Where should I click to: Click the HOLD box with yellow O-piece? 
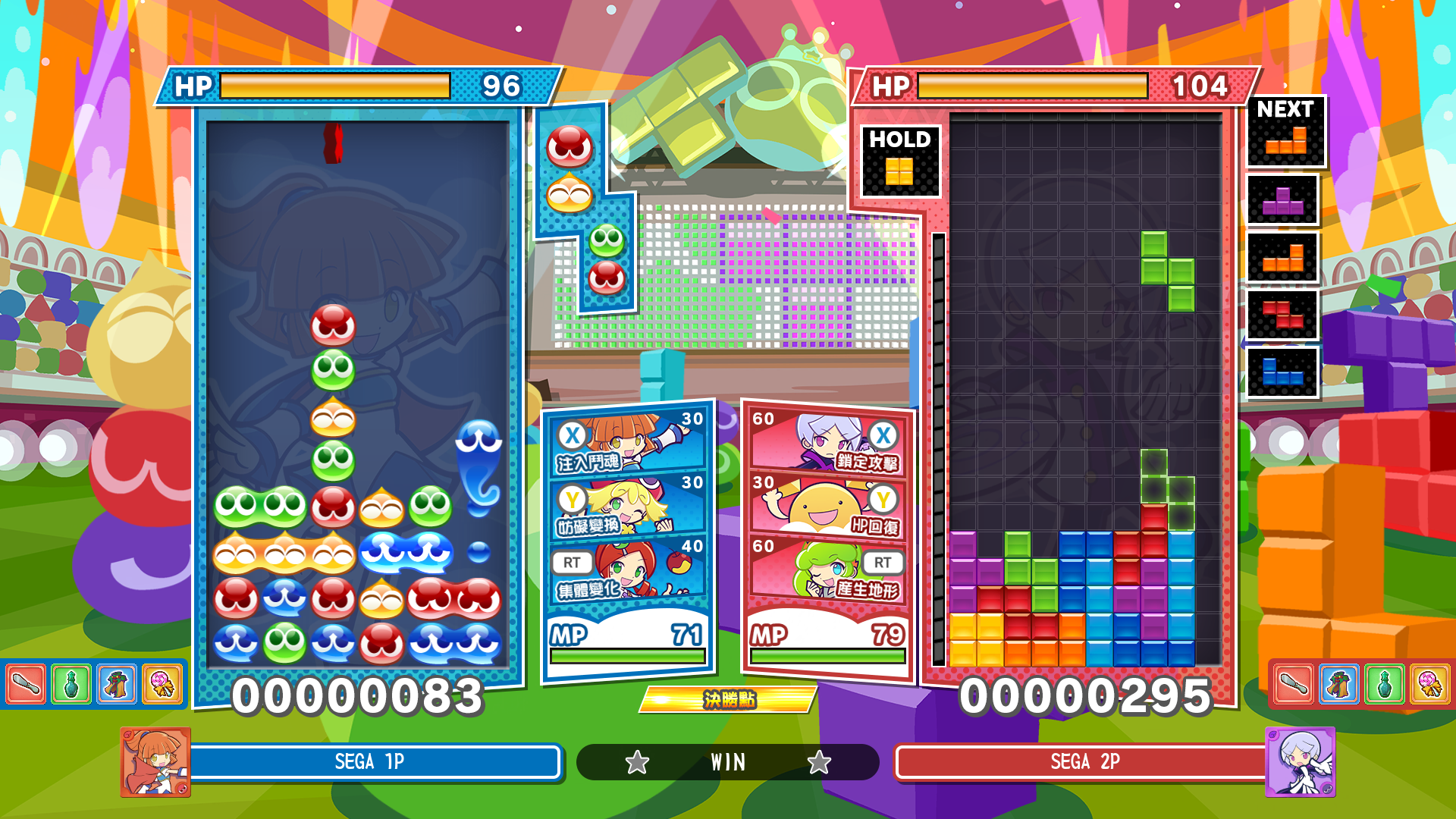pos(900,162)
